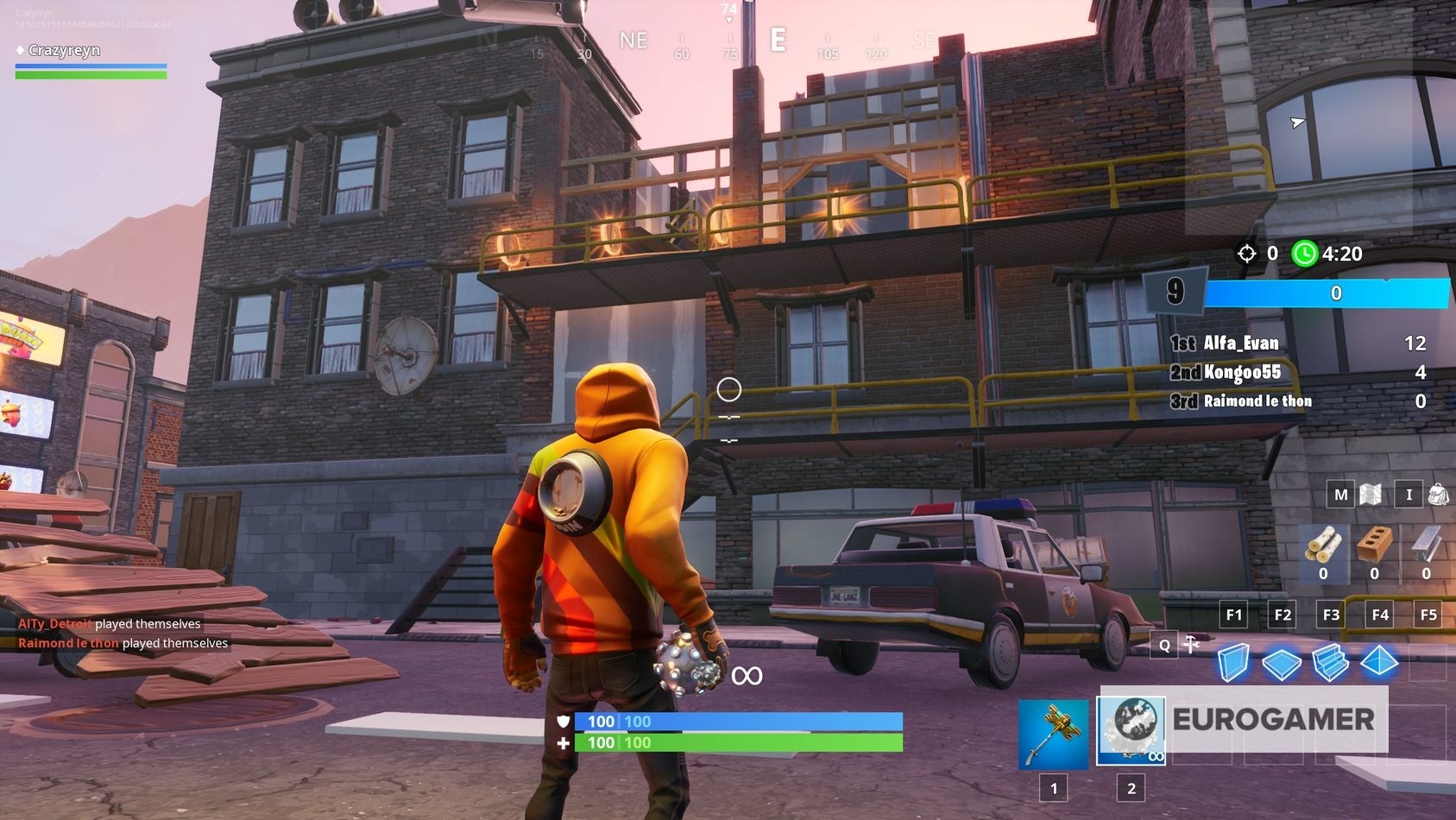The image size is (1456, 820).
Task: Select the brick materials icon
Action: [1375, 546]
